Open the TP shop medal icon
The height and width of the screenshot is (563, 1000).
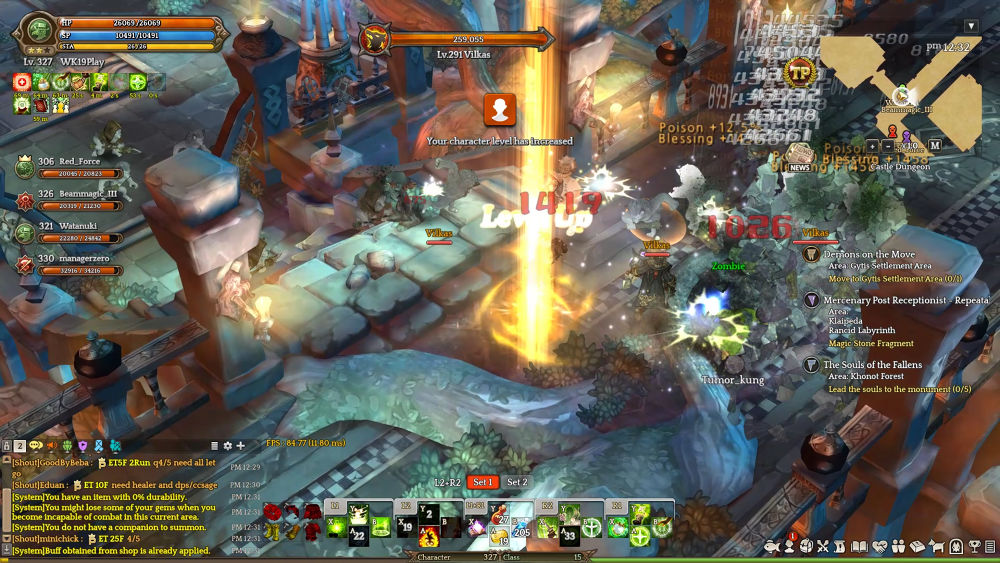click(799, 71)
